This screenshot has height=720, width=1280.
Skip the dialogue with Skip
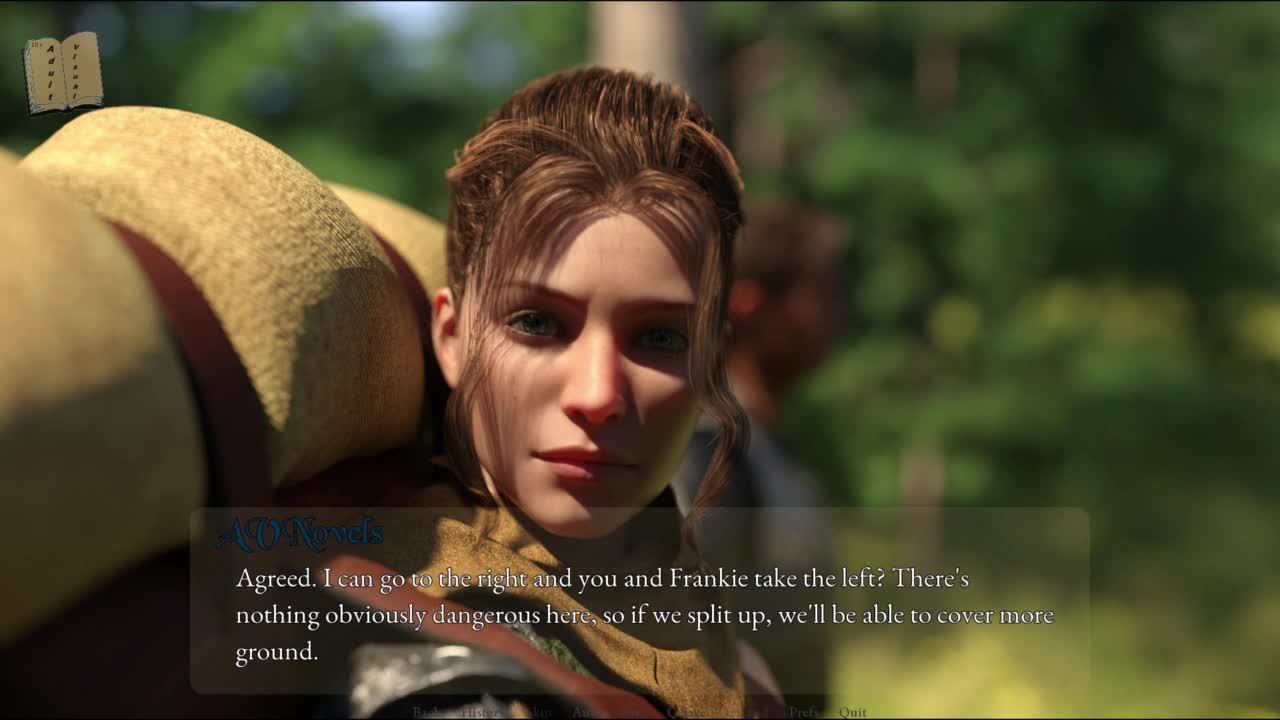tap(538, 712)
